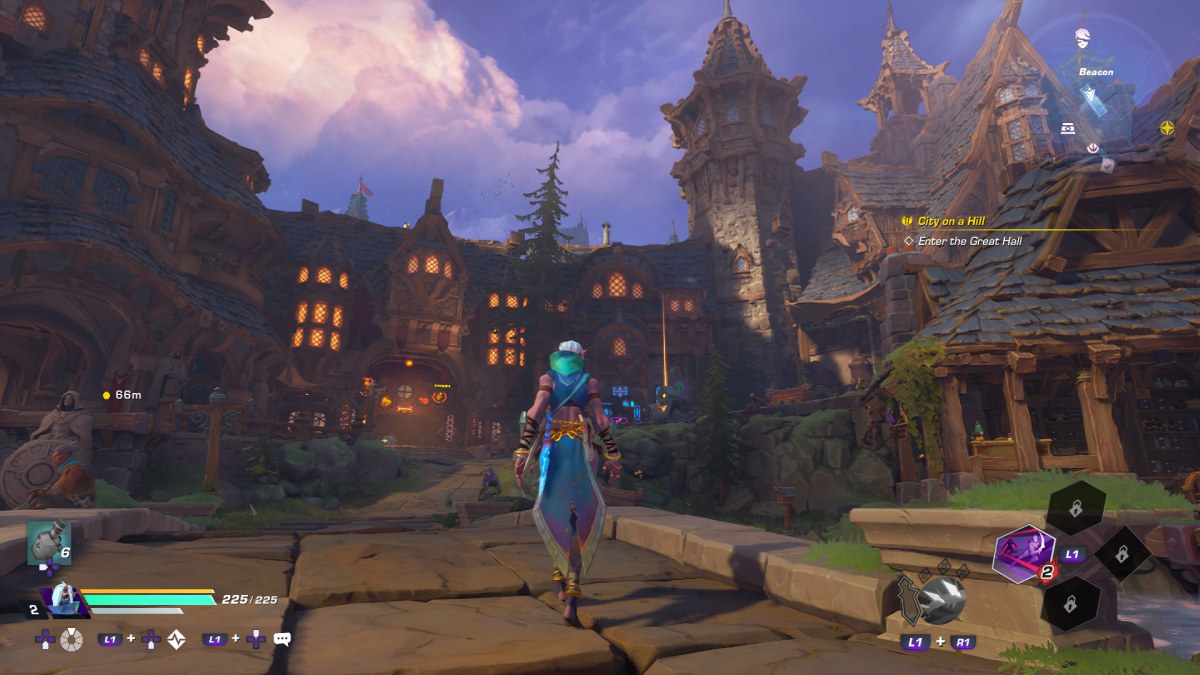The width and height of the screenshot is (1200, 675).
Task: Select the white diamond pulse icon
Action: coord(176,639)
